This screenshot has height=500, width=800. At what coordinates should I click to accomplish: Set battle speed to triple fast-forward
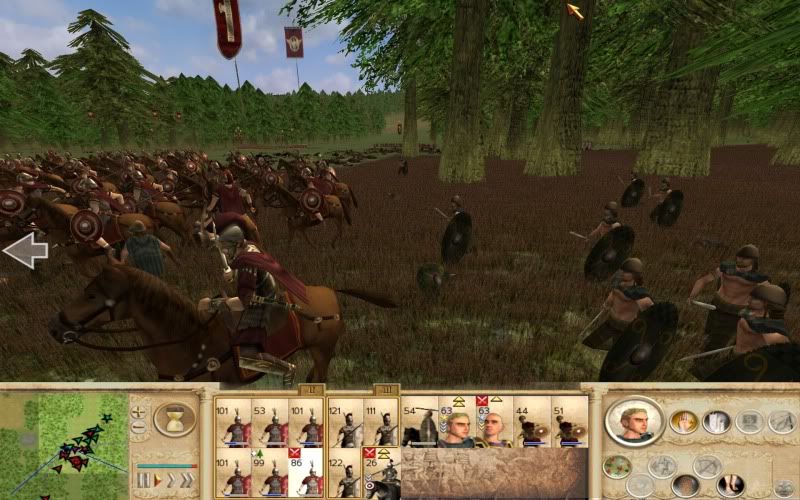point(186,481)
